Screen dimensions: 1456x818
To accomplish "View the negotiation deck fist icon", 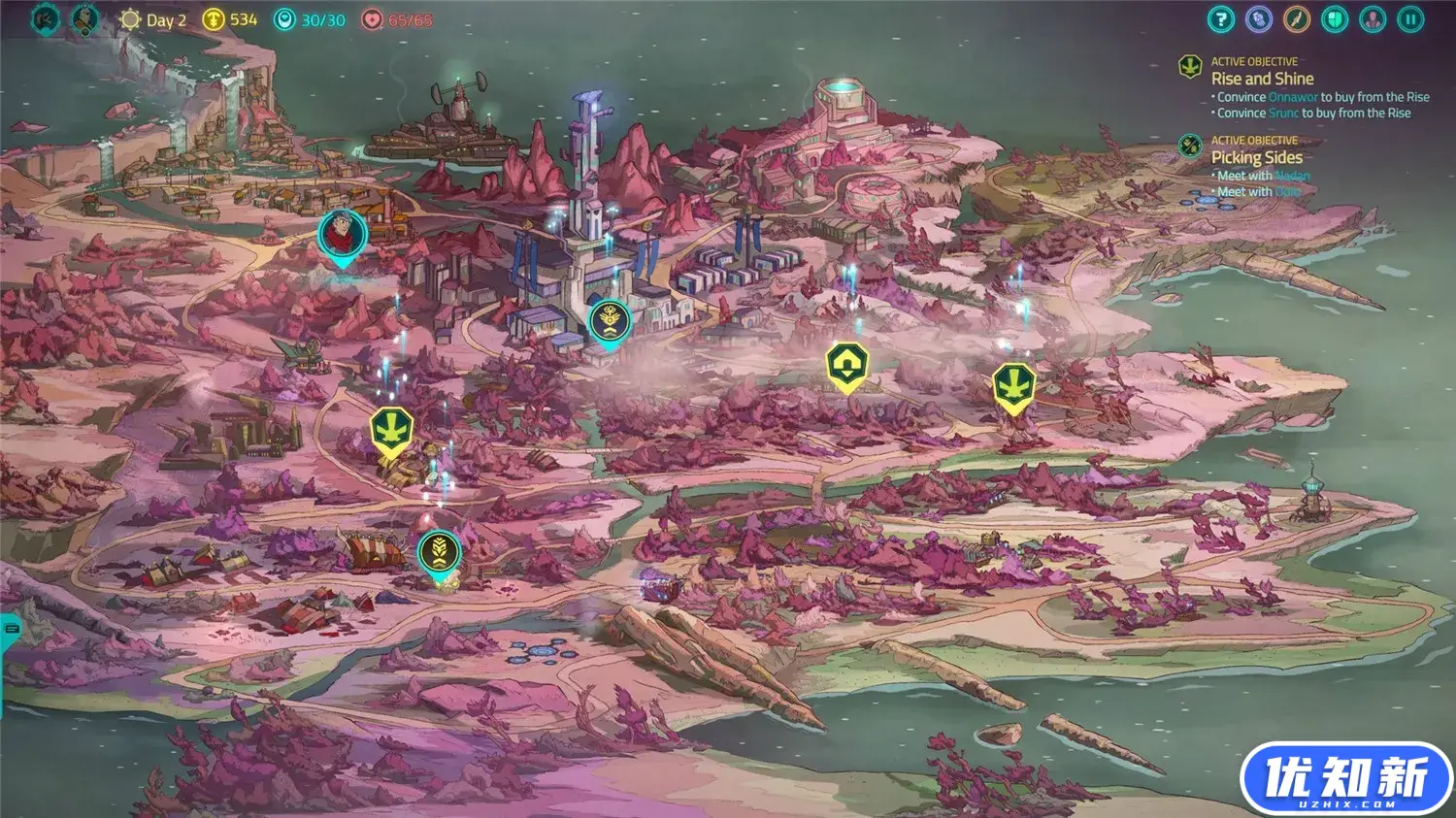I will [x=1259, y=19].
